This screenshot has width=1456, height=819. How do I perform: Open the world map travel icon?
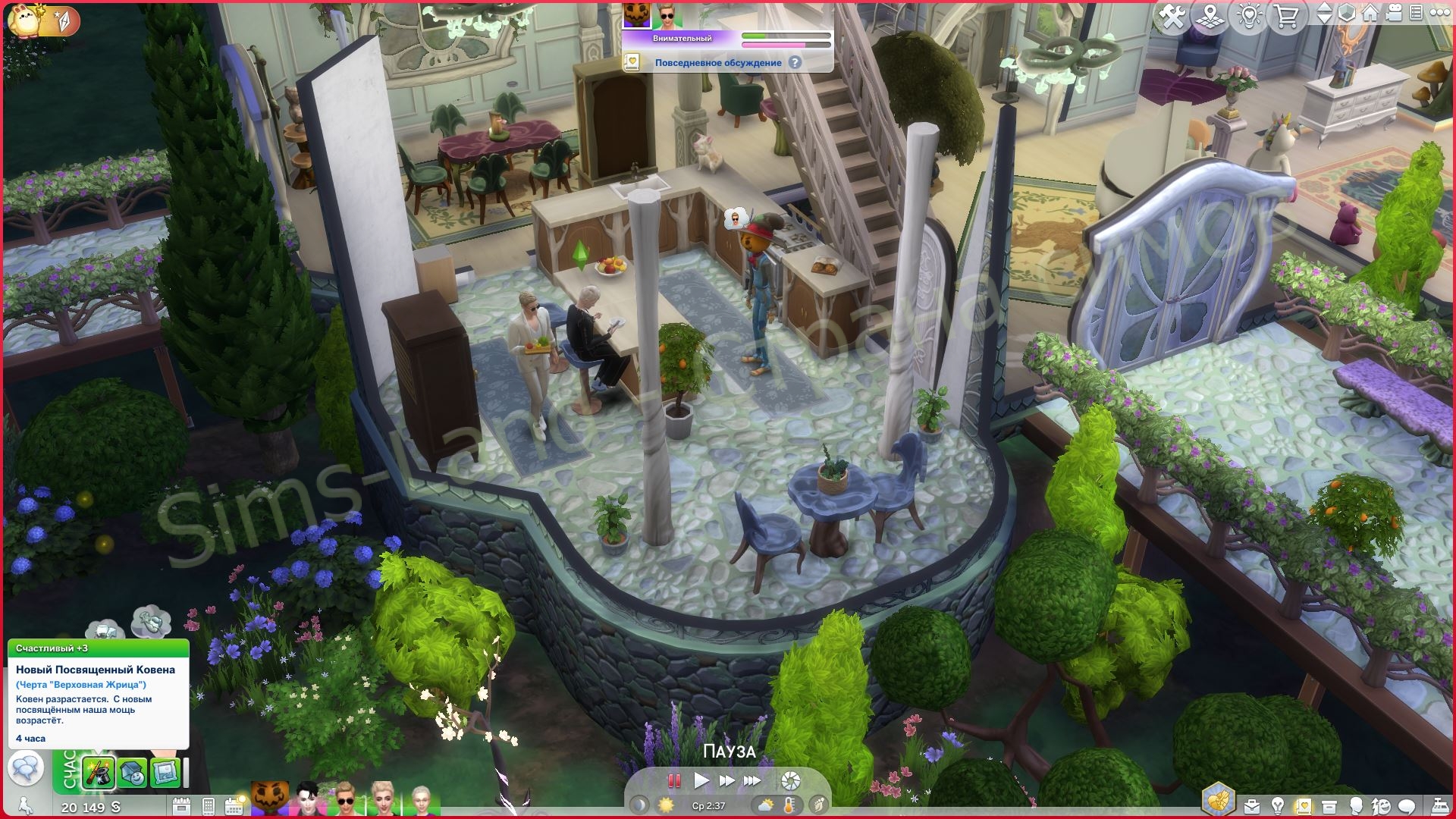point(1211,16)
